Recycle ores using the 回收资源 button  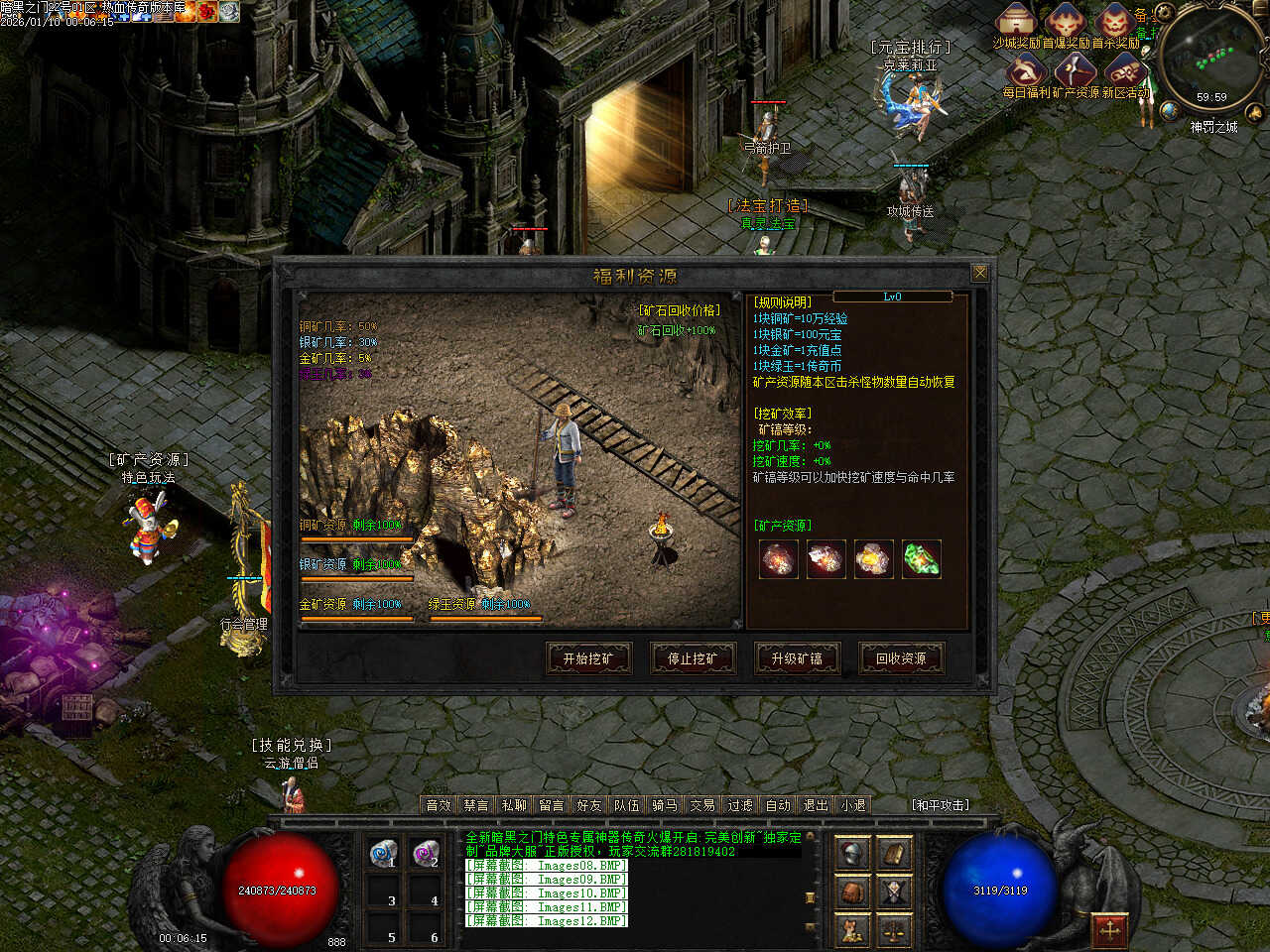pyautogui.click(x=901, y=658)
